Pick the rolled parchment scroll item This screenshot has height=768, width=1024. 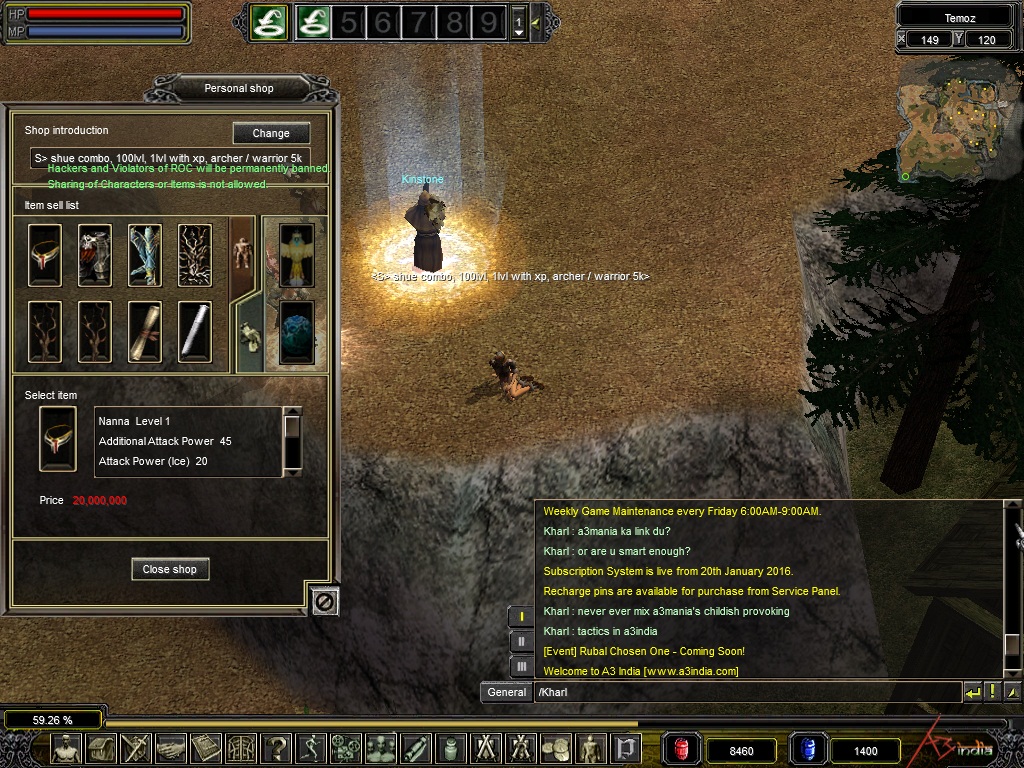coord(145,331)
